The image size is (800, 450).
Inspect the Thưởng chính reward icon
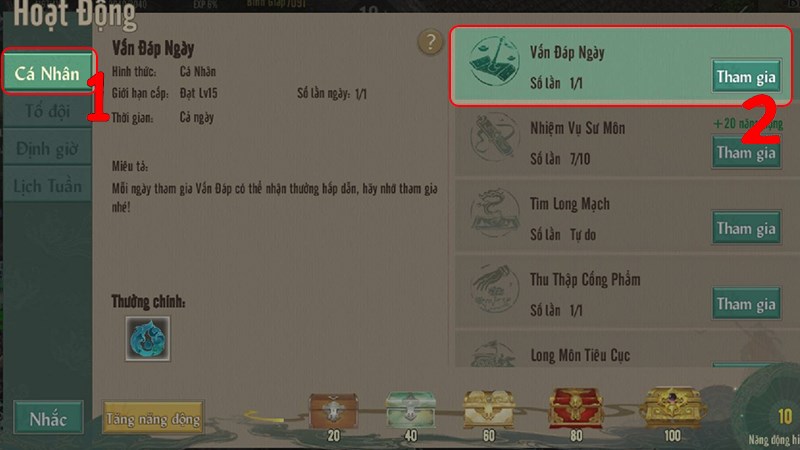pyautogui.click(x=147, y=339)
